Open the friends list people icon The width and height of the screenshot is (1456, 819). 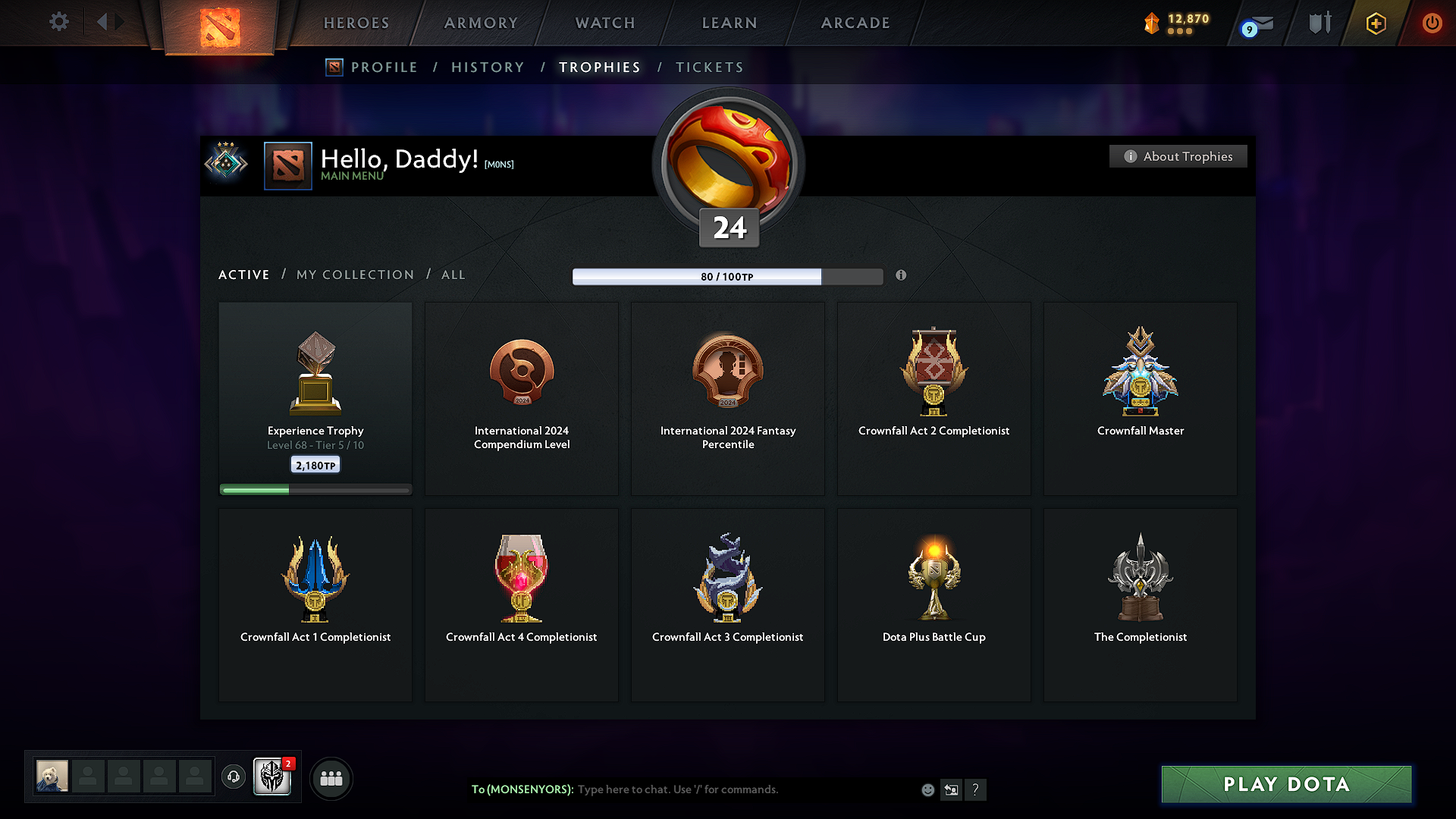(331, 777)
